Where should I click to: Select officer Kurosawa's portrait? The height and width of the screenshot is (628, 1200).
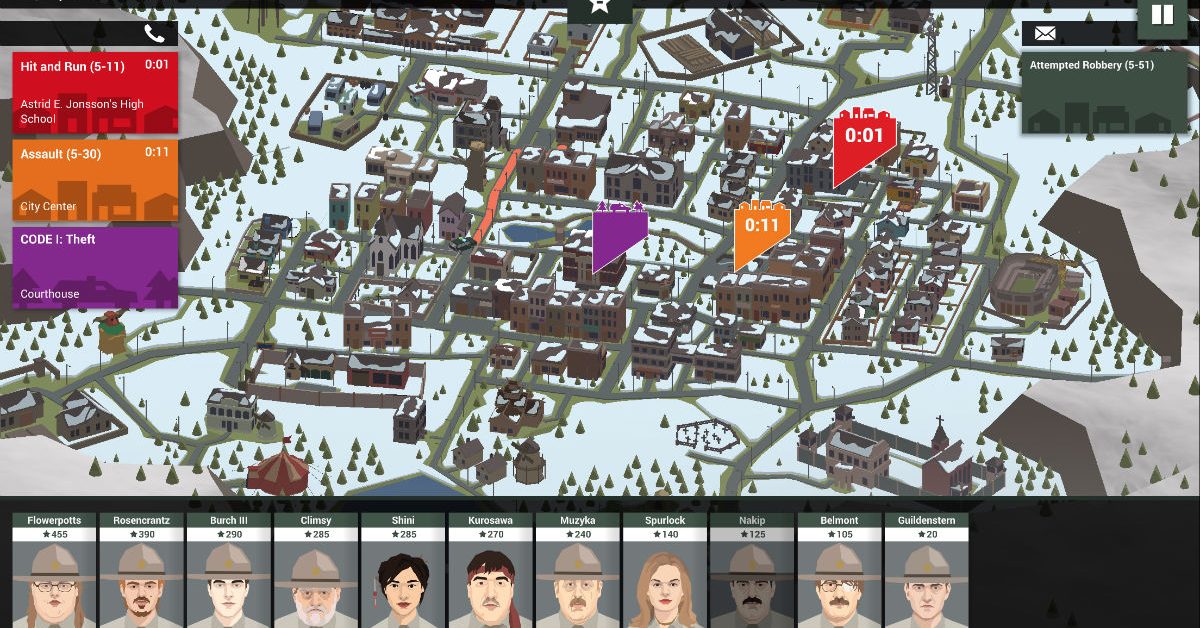(490, 570)
